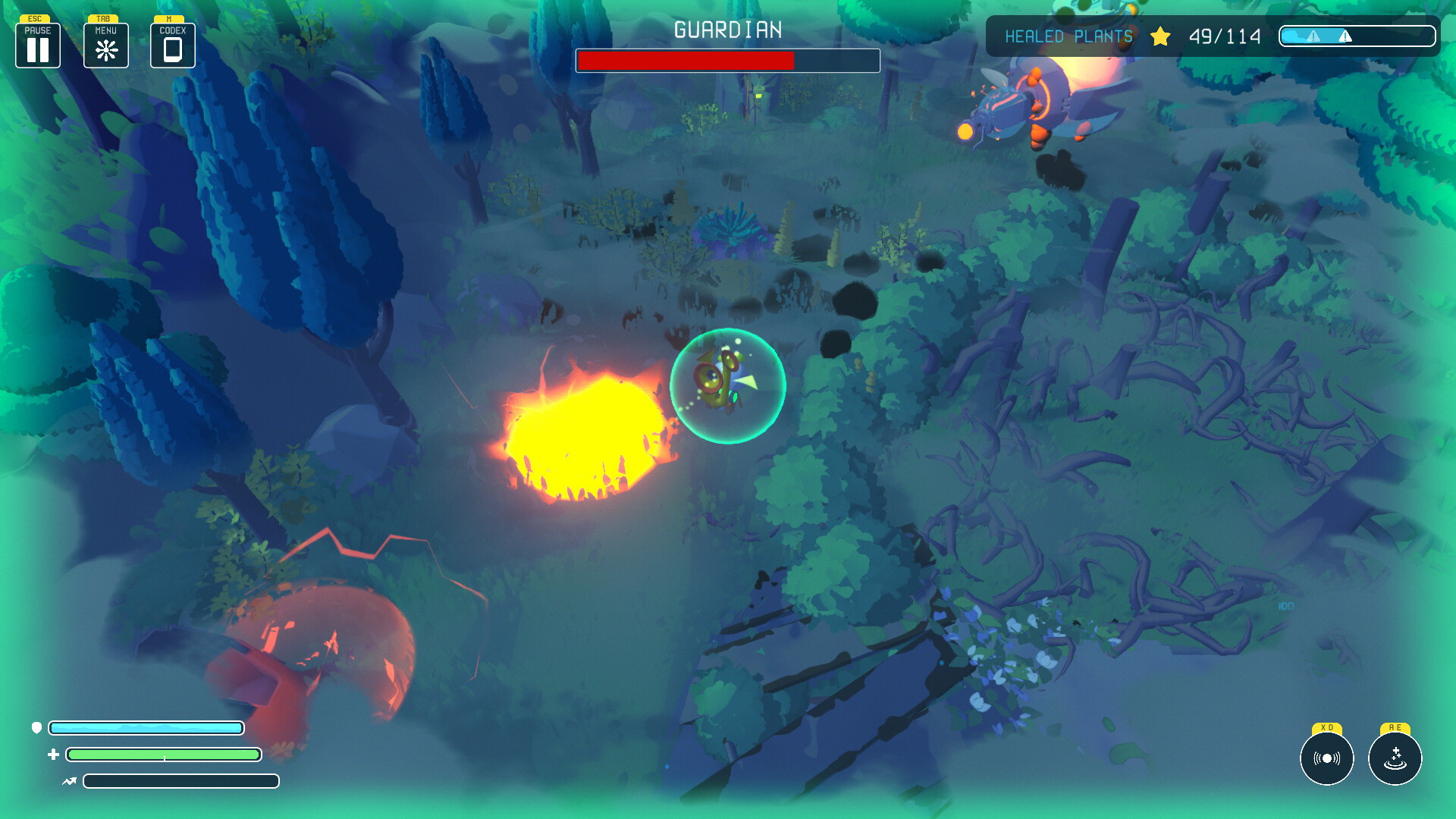Select the white orb icon near health bar
This screenshot has width=1456, height=819.
[x=36, y=728]
